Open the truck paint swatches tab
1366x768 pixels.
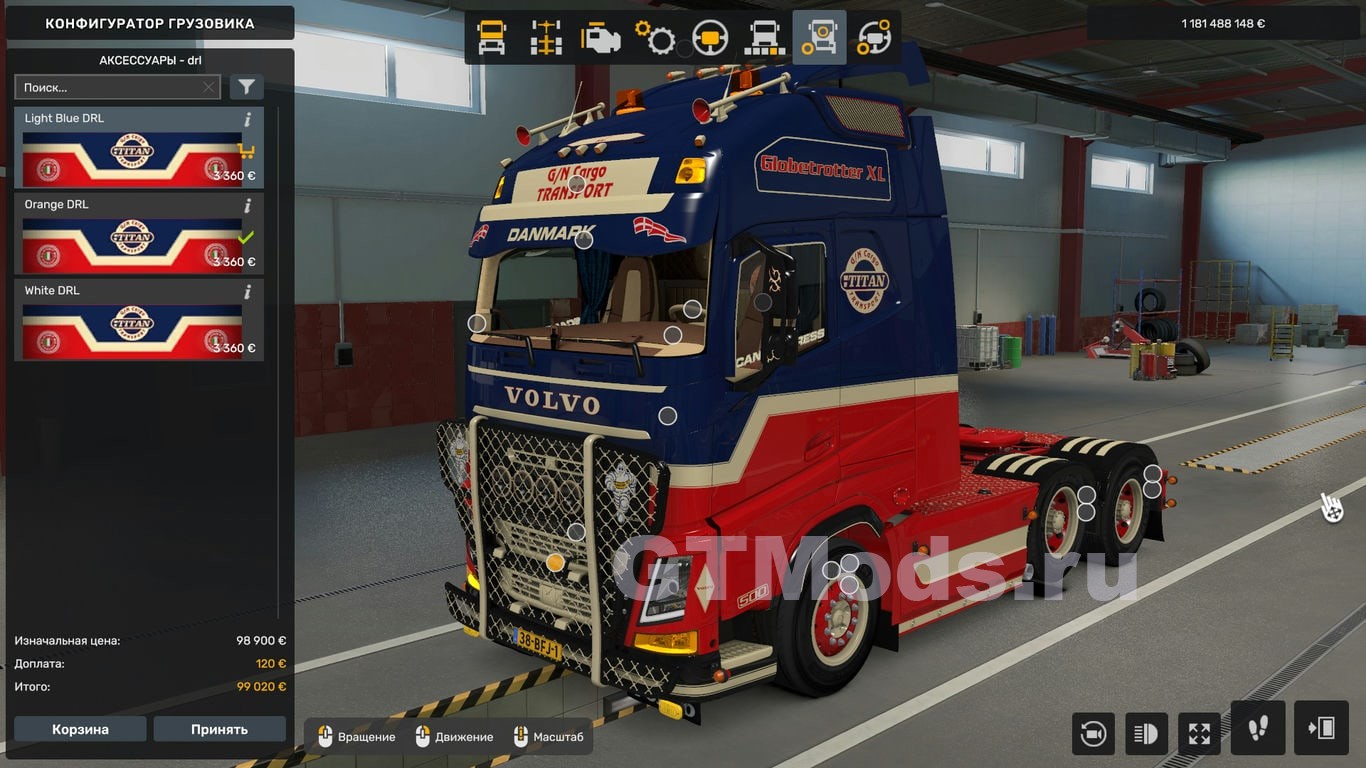click(x=765, y=38)
